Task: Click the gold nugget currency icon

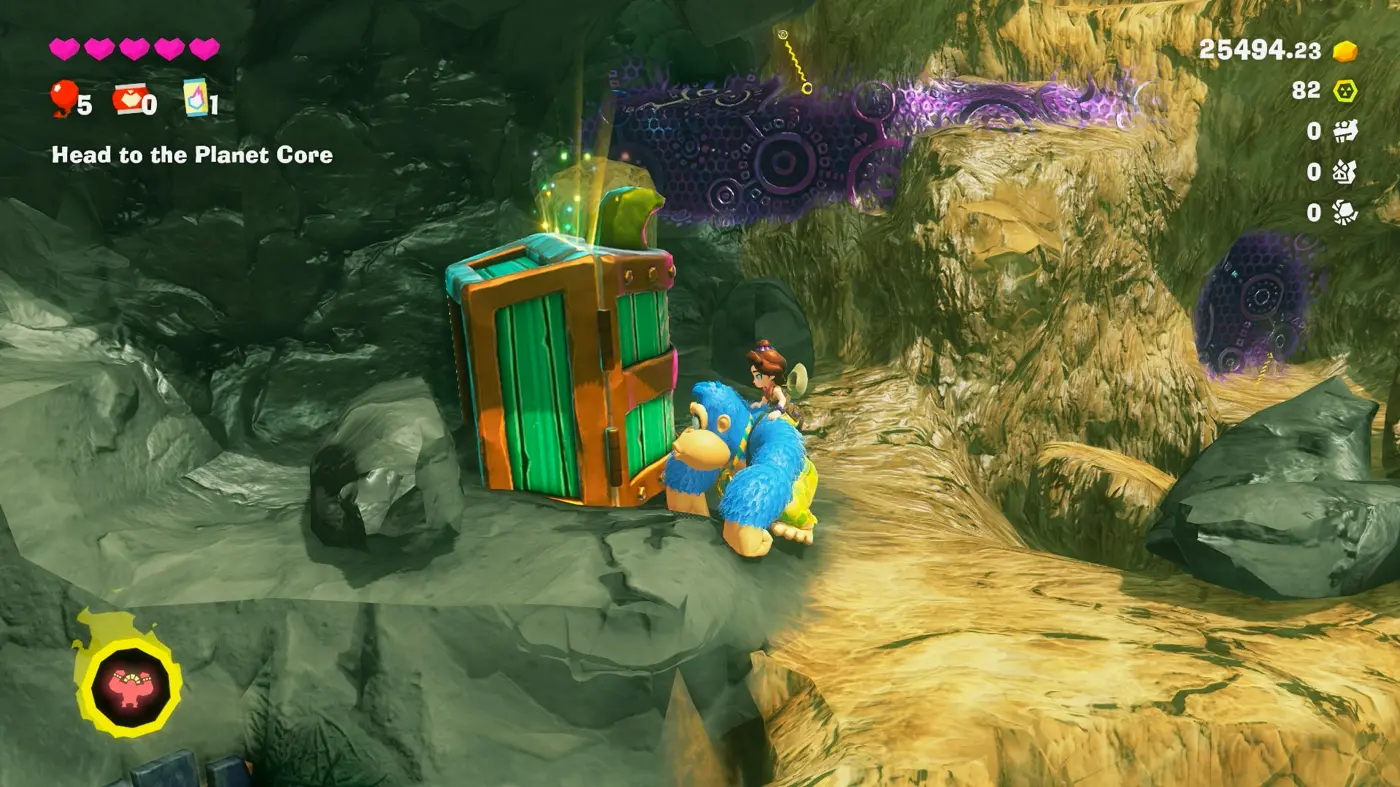Action: pyautogui.click(x=1345, y=51)
